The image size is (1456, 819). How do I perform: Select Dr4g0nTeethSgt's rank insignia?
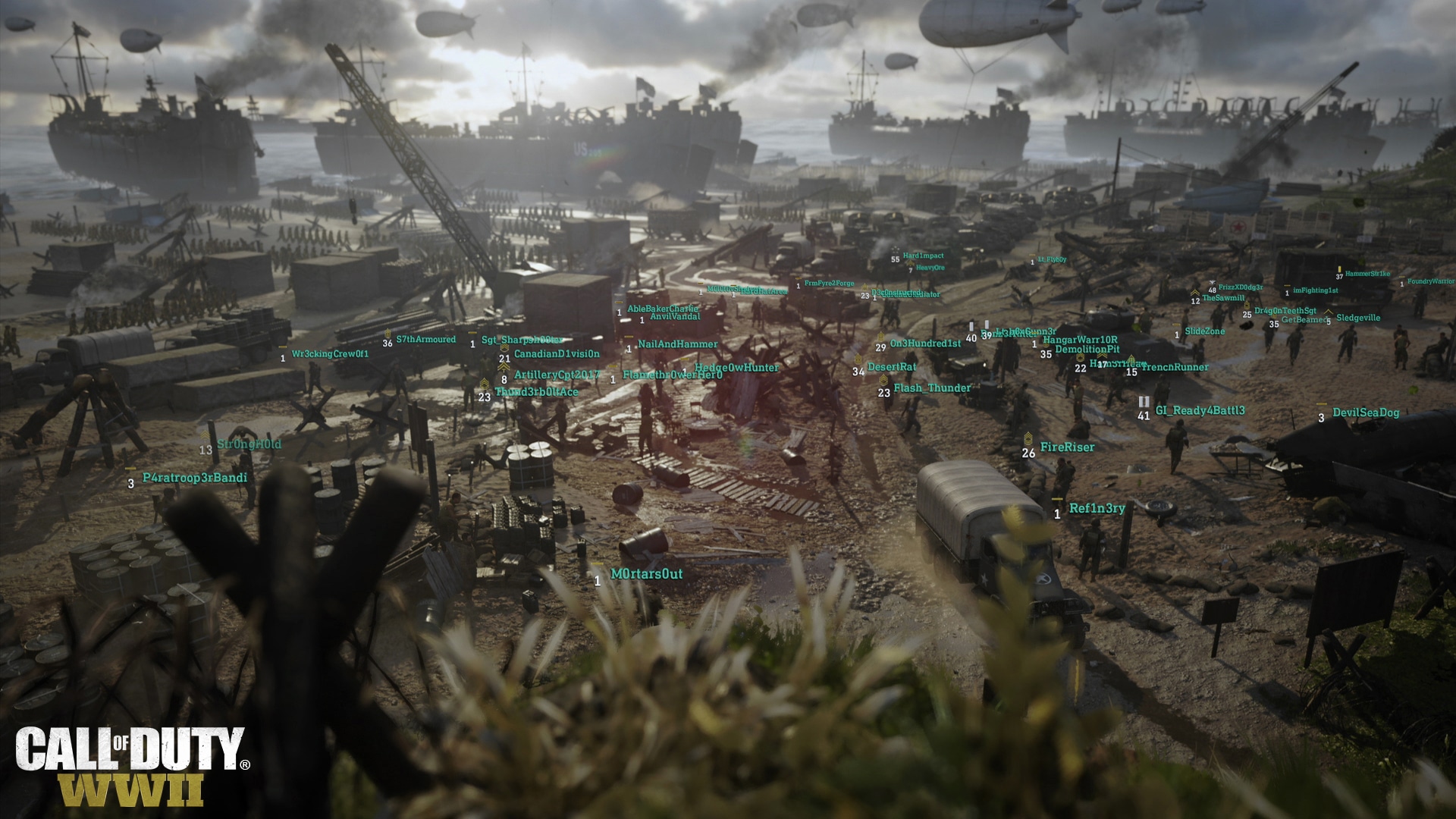1247,305
